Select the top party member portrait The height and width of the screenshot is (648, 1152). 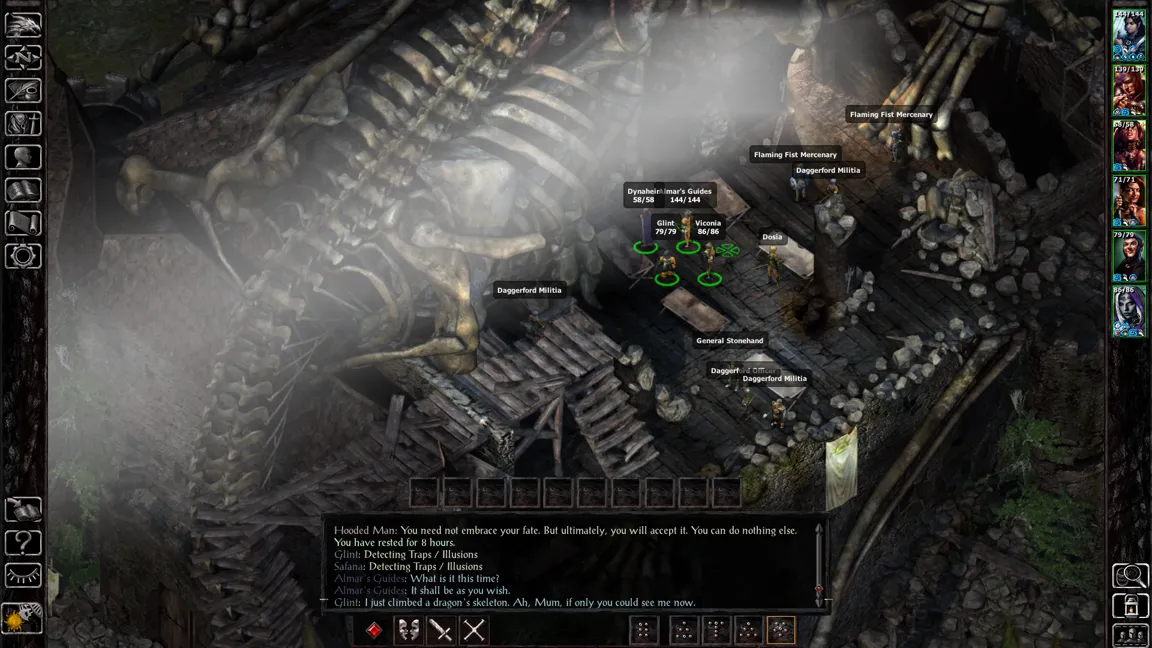(x=1129, y=36)
